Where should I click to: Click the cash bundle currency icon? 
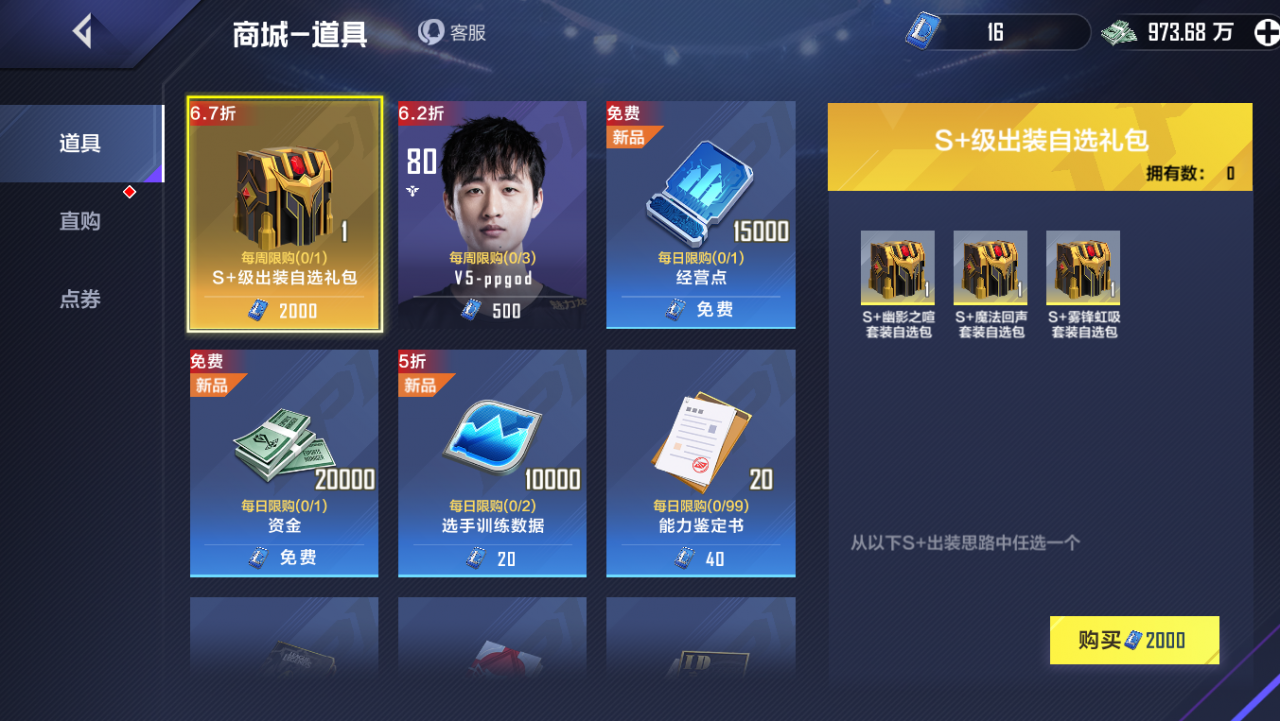1119,31
